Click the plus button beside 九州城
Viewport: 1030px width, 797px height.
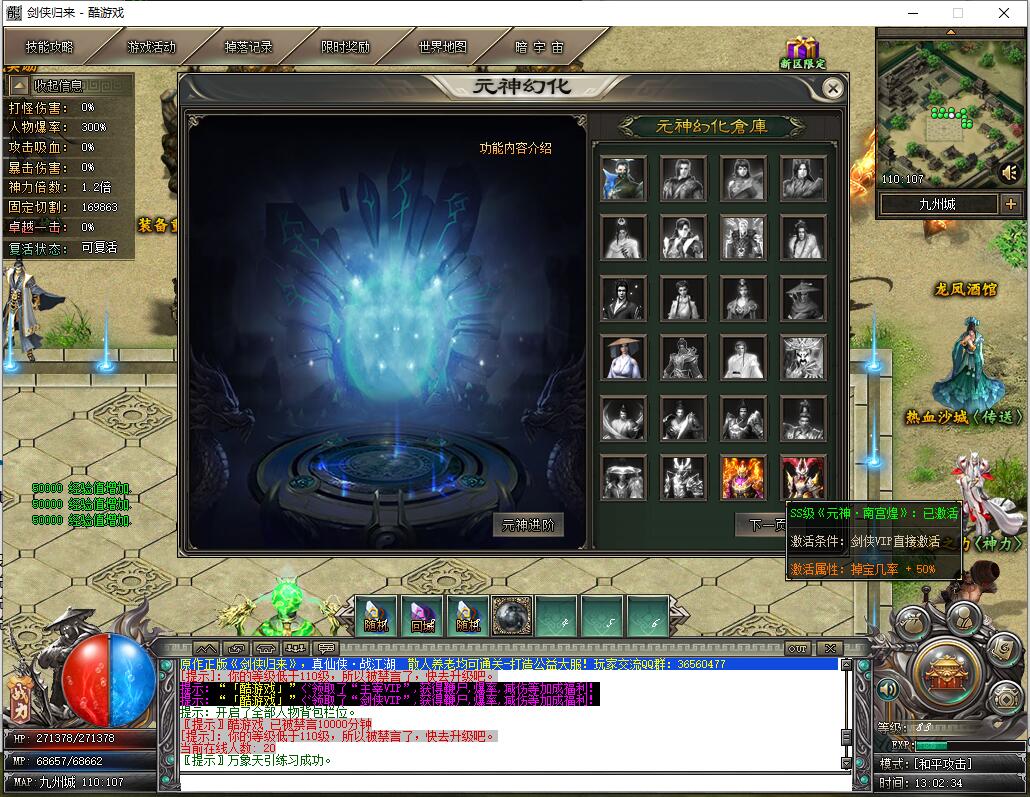[x=1010, y=204]
